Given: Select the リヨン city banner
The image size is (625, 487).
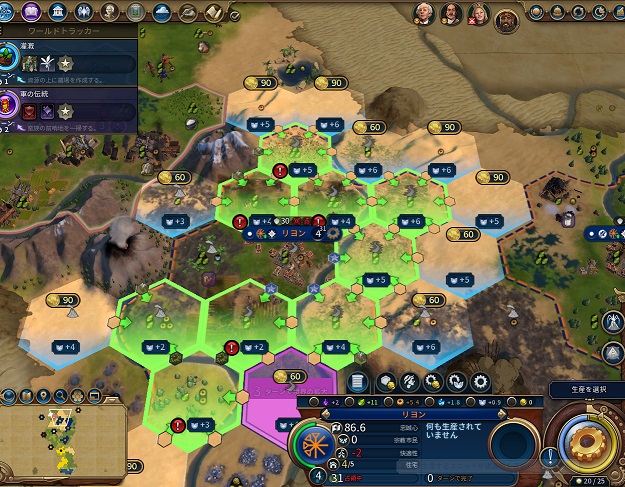Looking at the screenshot, I should (292, 233).
